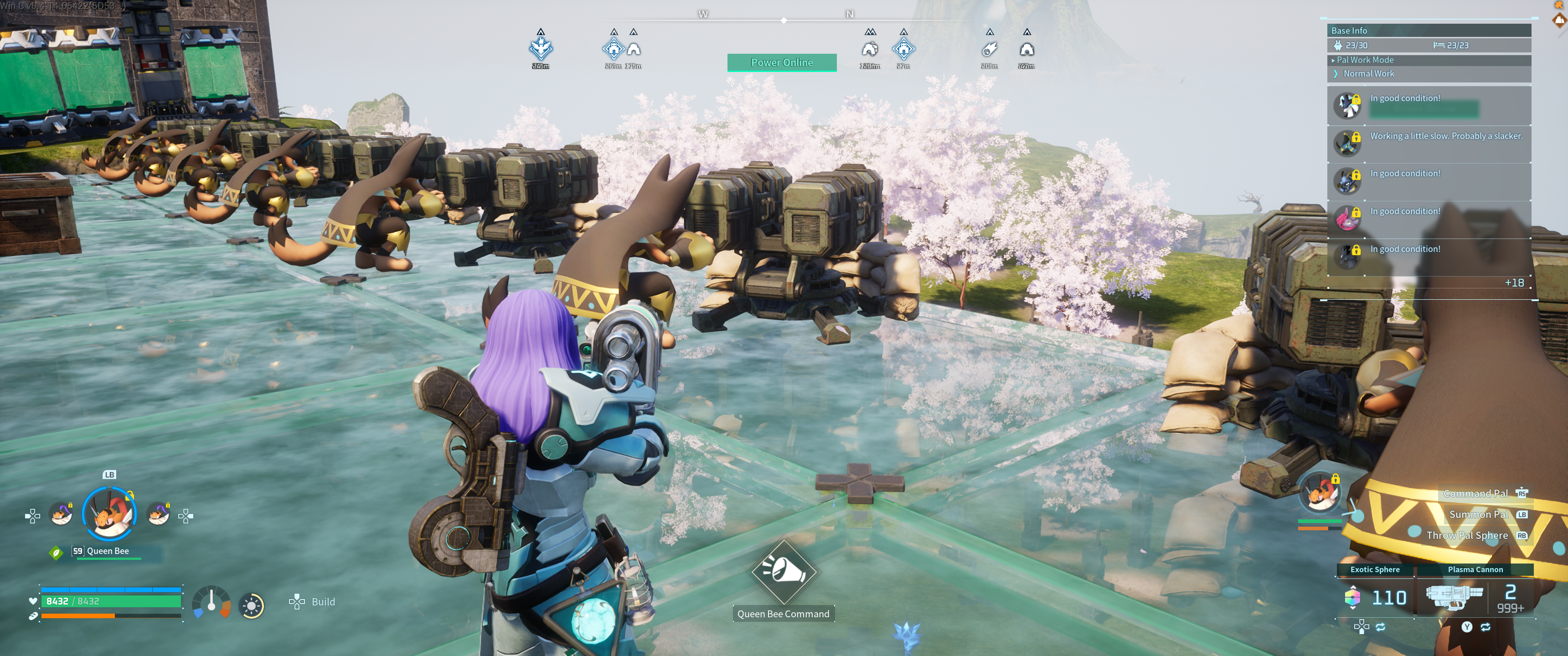
Task: Click the pink pal portrait in base list
Action: (1346, 218)
